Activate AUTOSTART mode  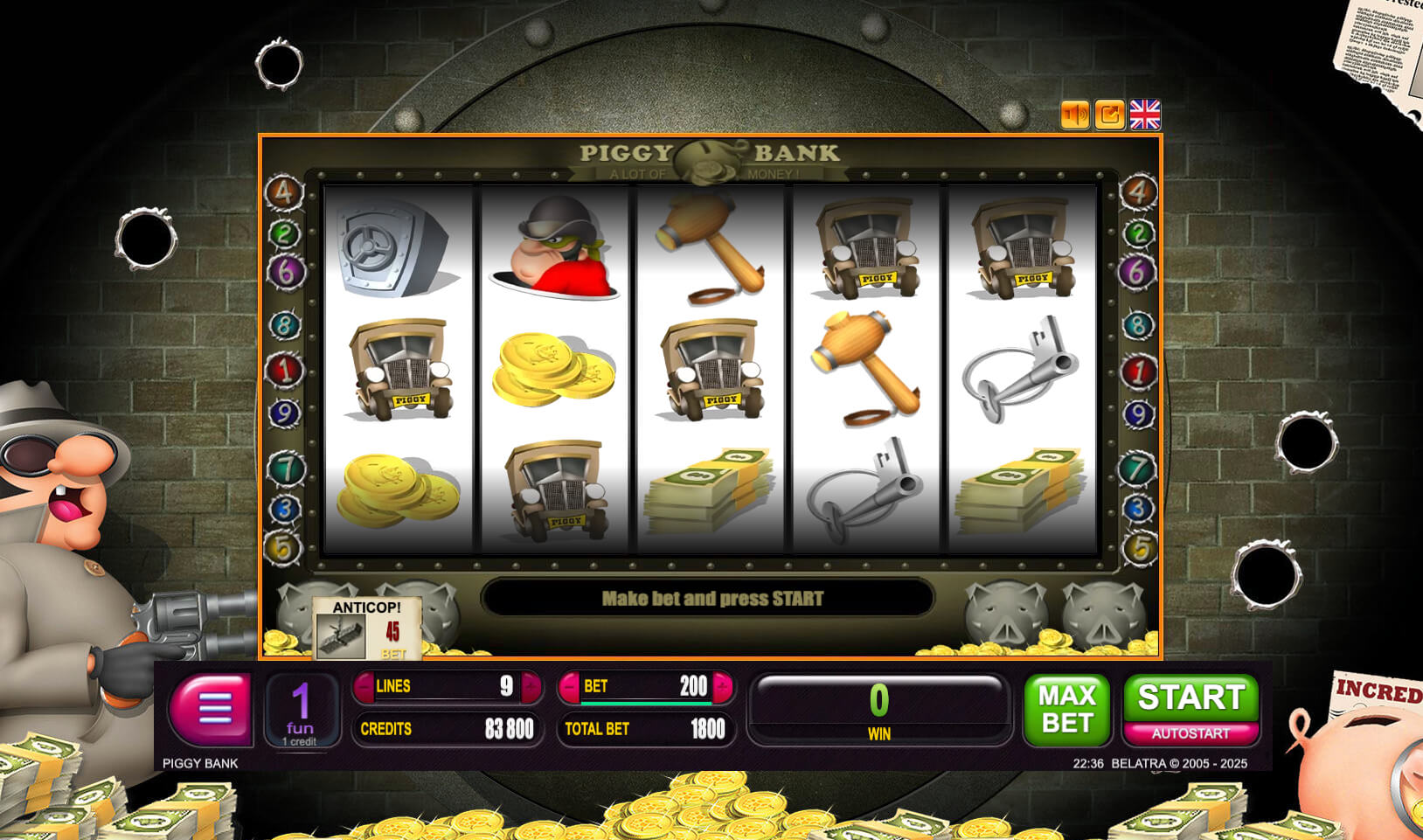click(1190, 734)
